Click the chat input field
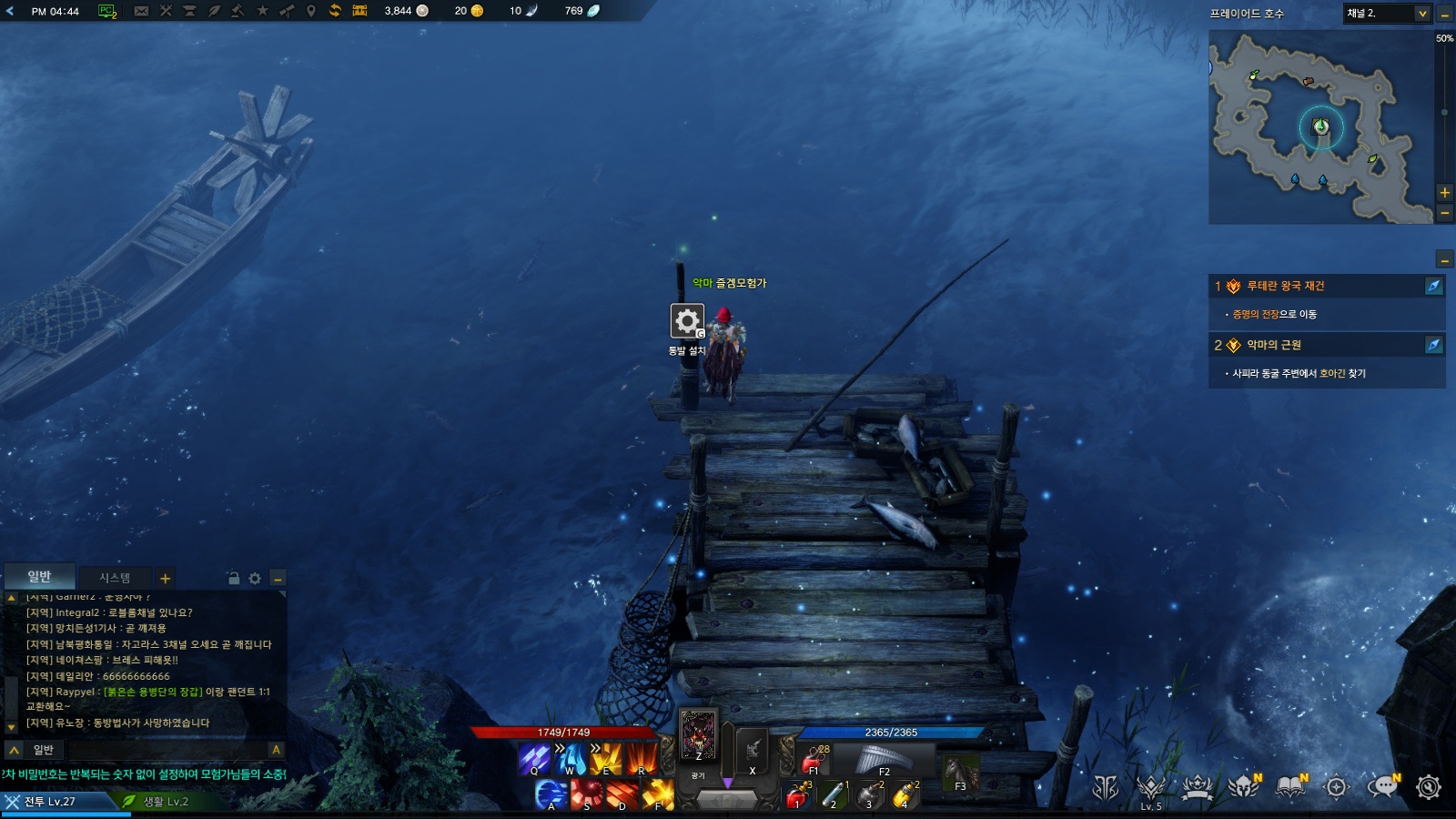Screen dimensions: 1456x819 (x=150, y=750)
